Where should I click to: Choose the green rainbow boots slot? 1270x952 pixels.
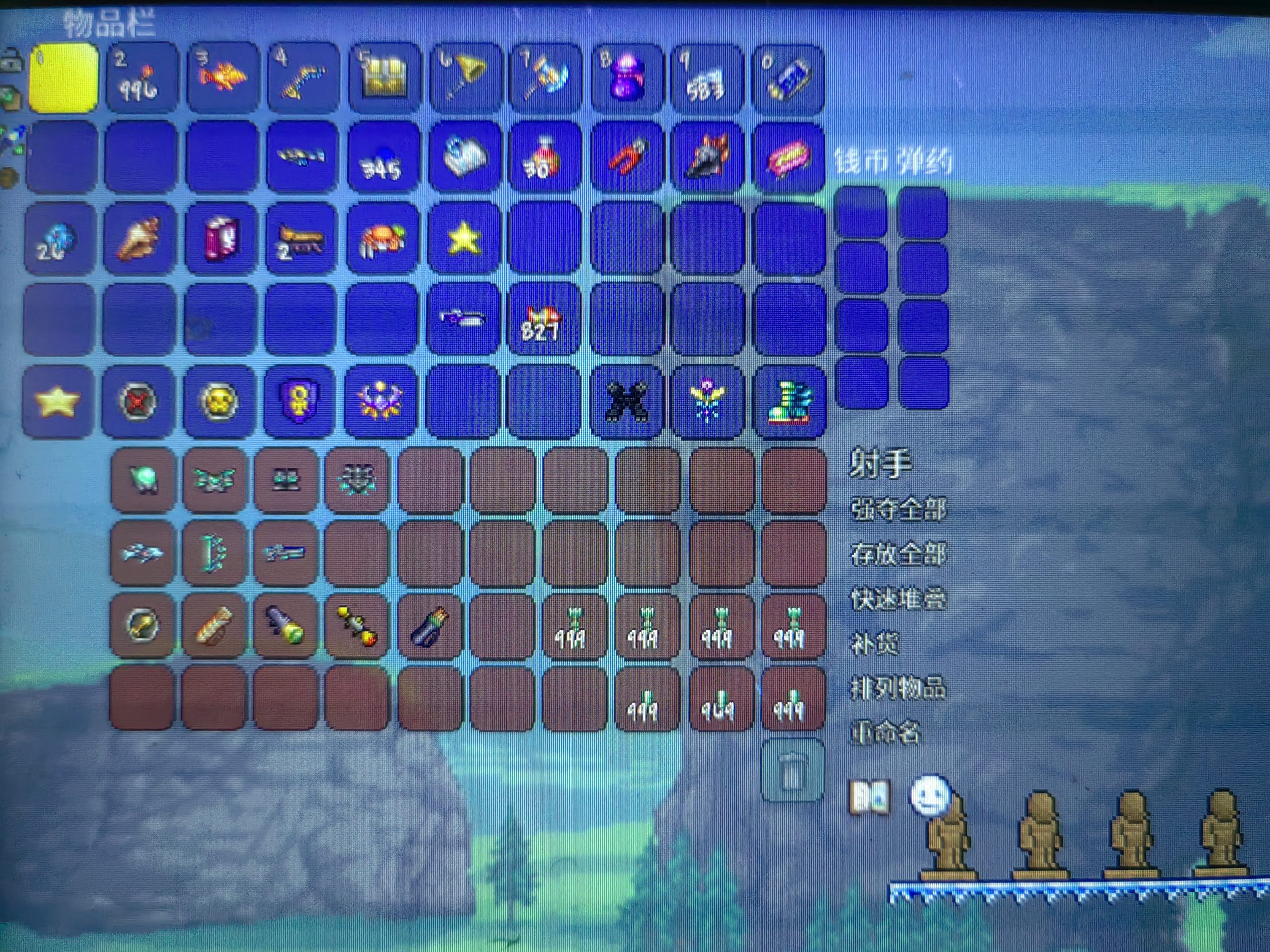pos(790,401)
